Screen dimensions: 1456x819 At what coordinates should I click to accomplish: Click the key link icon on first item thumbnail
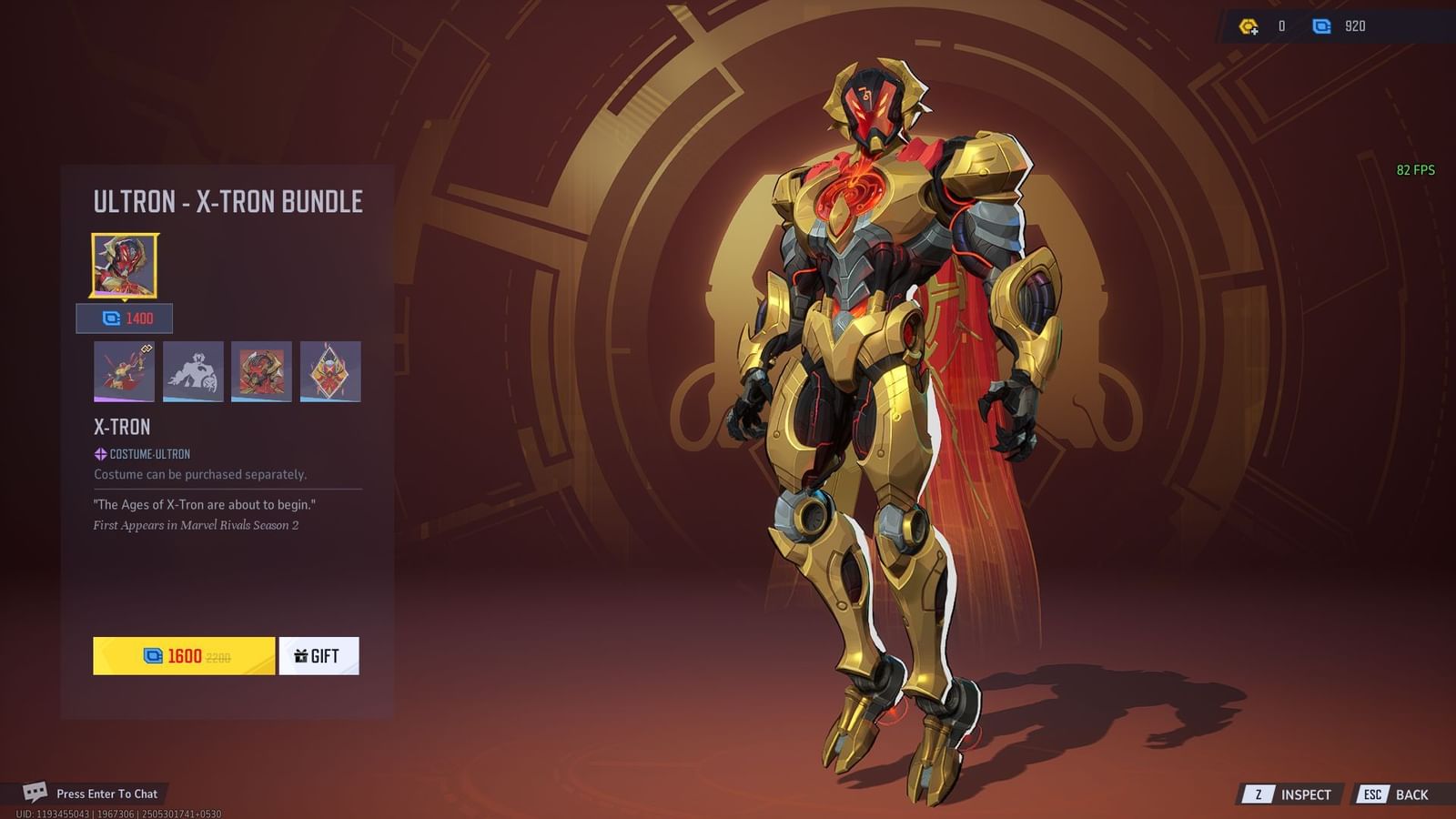(x=147, y=348)
